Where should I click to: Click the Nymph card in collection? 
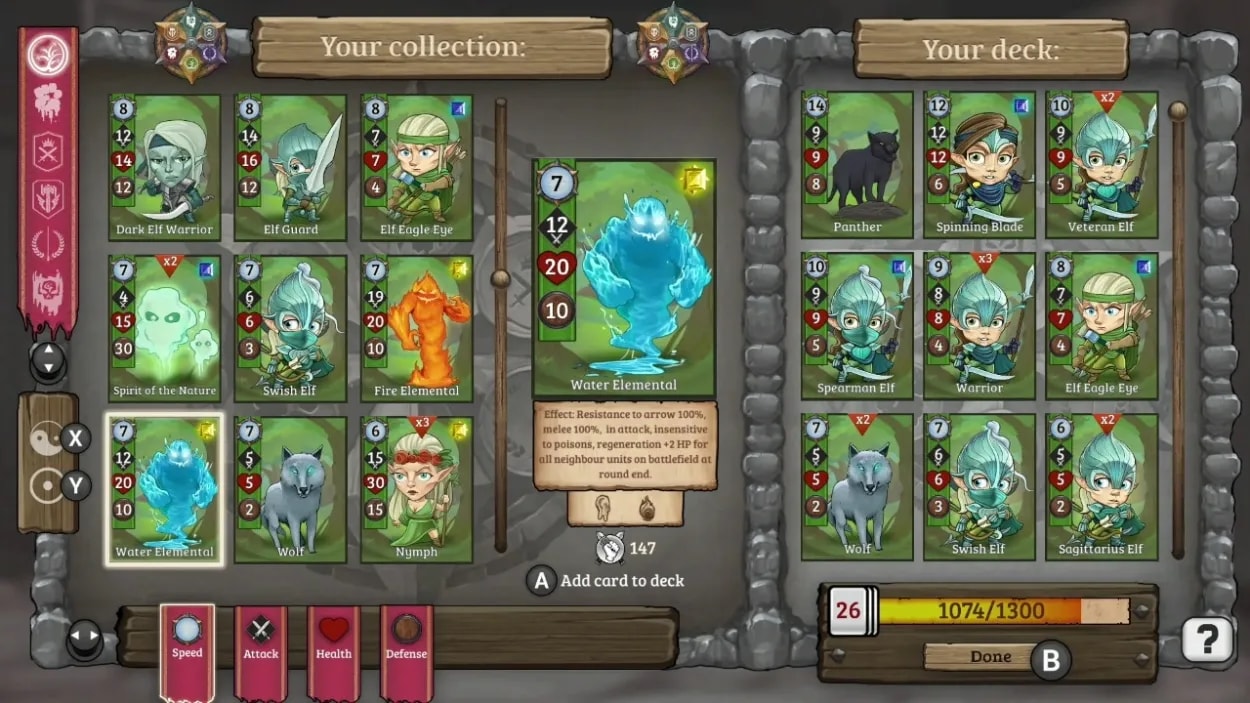click(416, 489)
